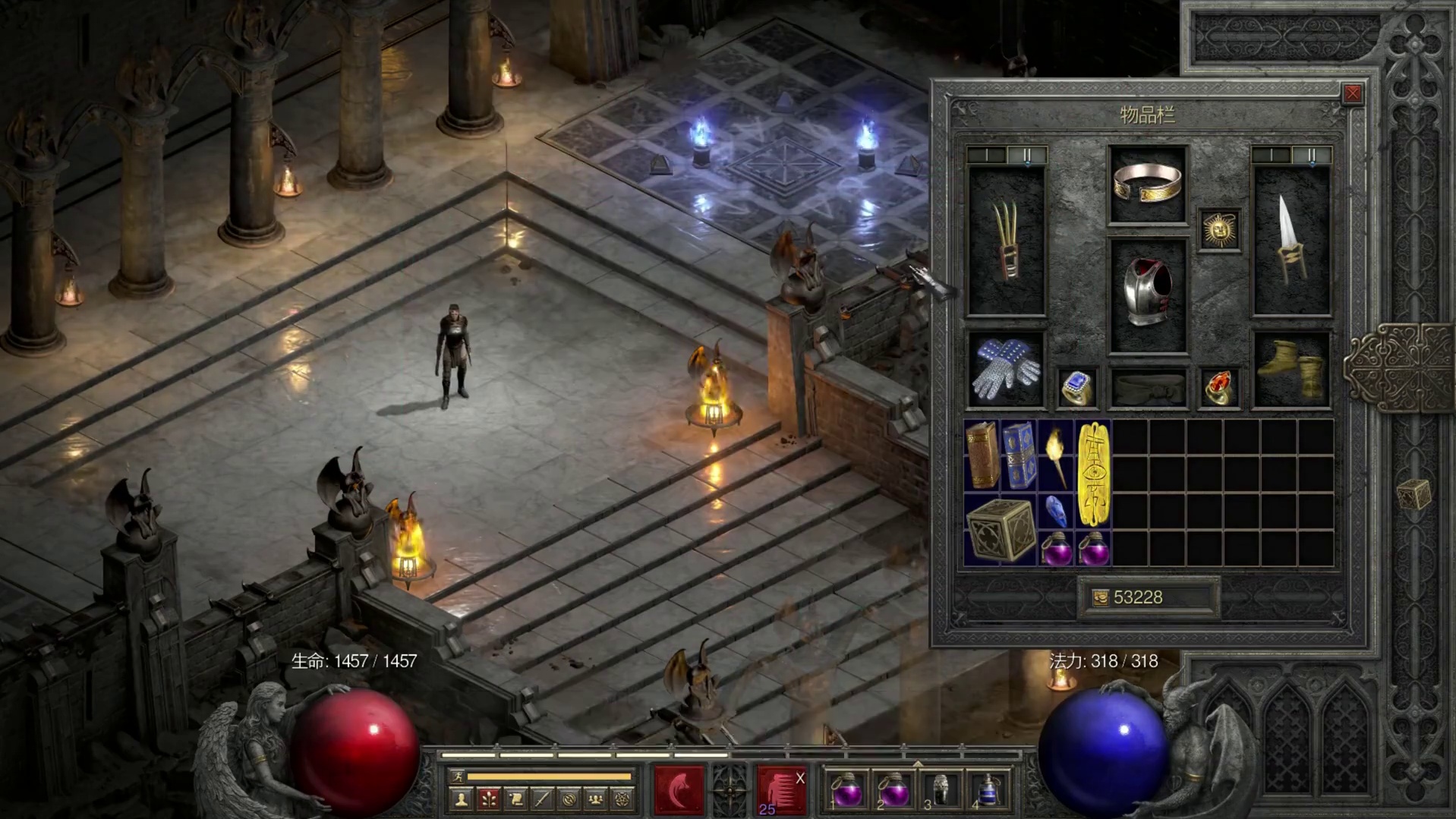Toggle the run/walk button
1456x819 pixels.
click(457, 776)
